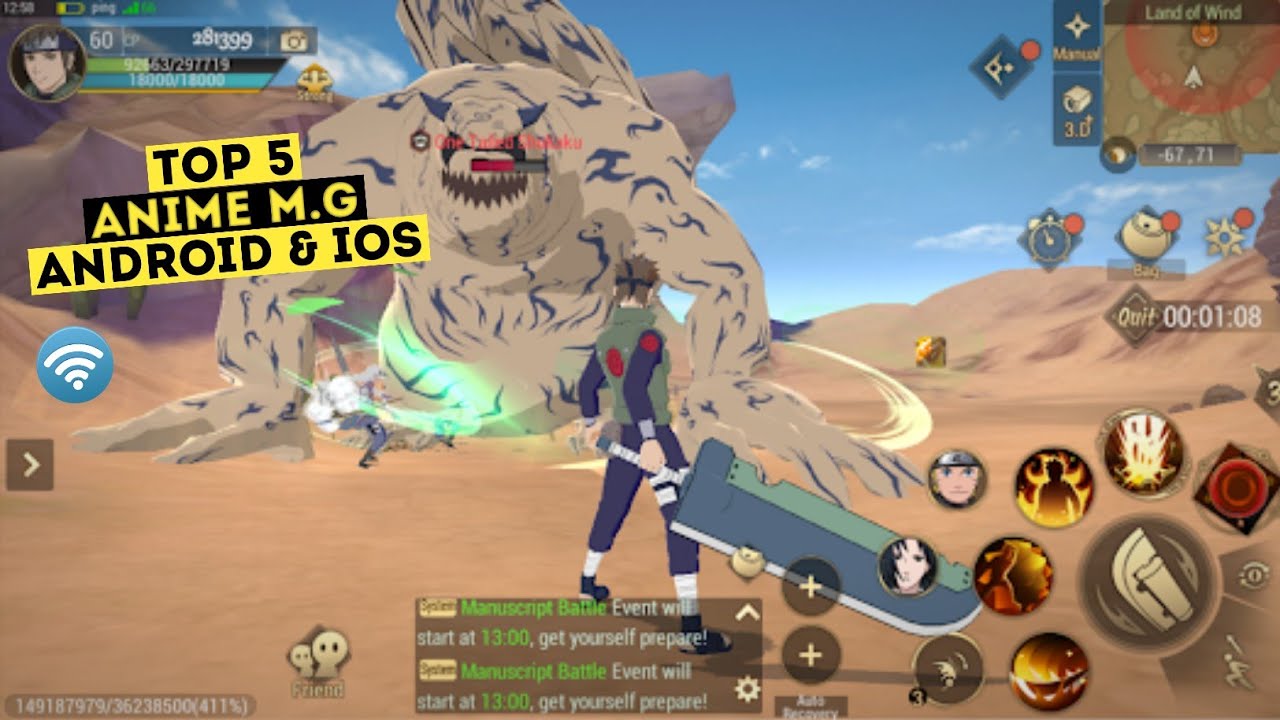Open the Friend list
Viewport: 1280px width, 720px height.
[317, 663]
